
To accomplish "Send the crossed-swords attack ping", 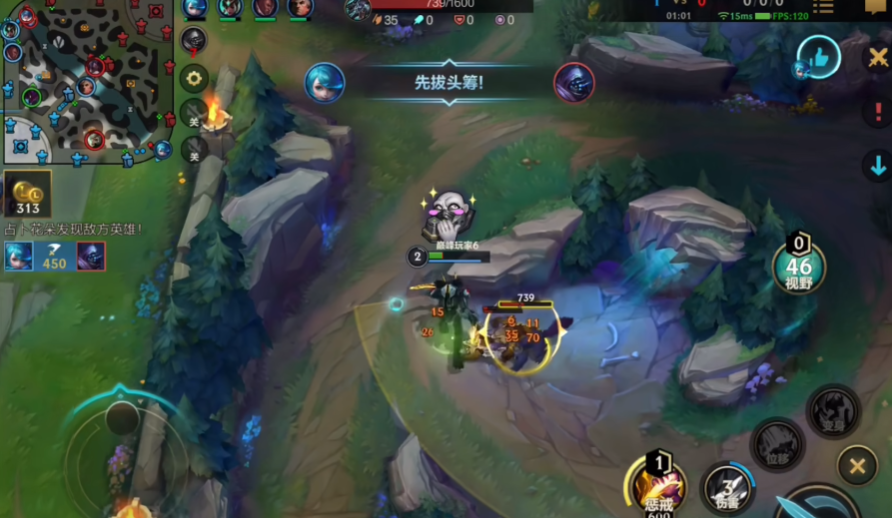I will click(877, 58).
